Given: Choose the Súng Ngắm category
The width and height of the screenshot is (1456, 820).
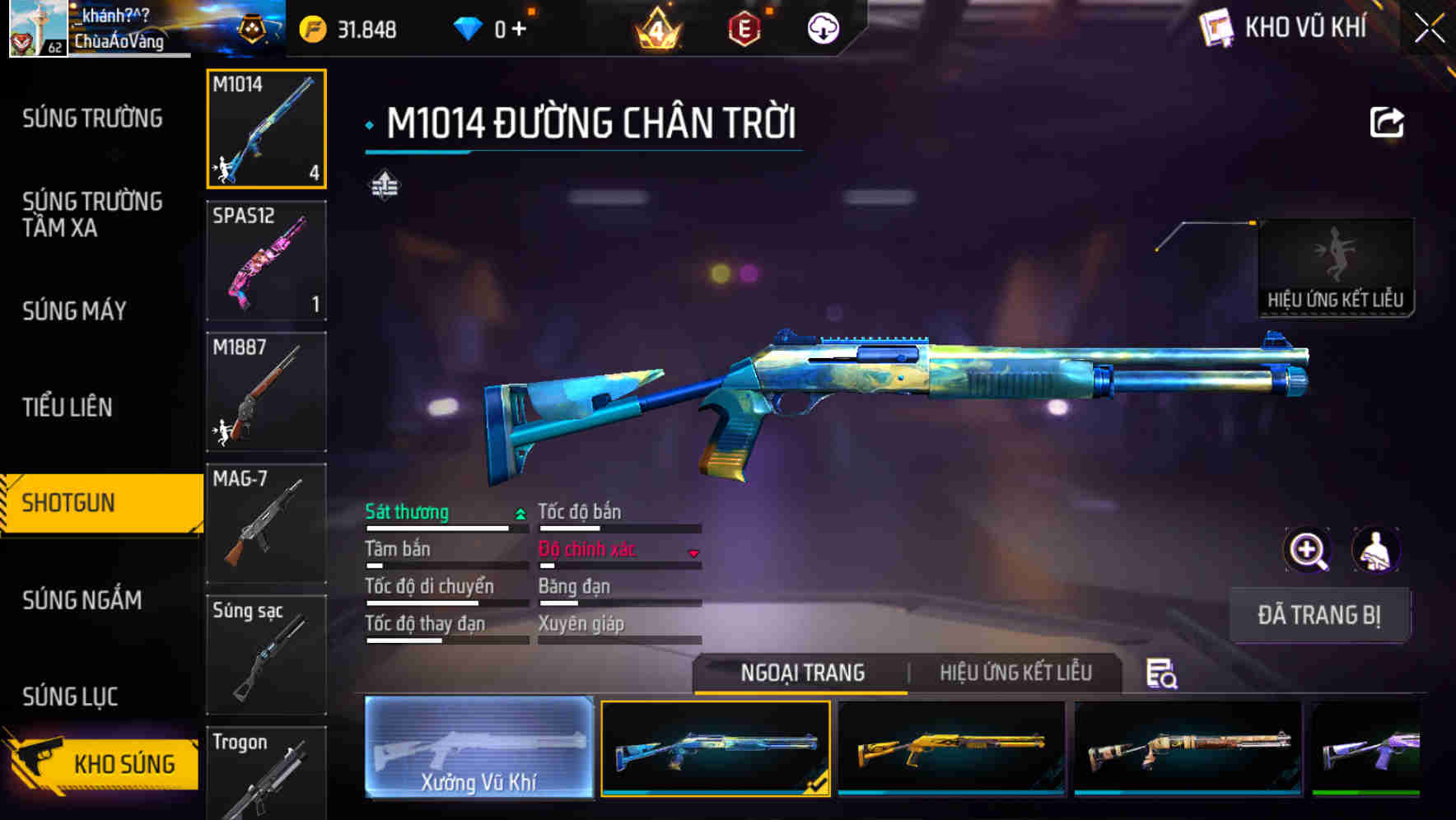Looking at the screenshot, I should click(x=82, y=600).
